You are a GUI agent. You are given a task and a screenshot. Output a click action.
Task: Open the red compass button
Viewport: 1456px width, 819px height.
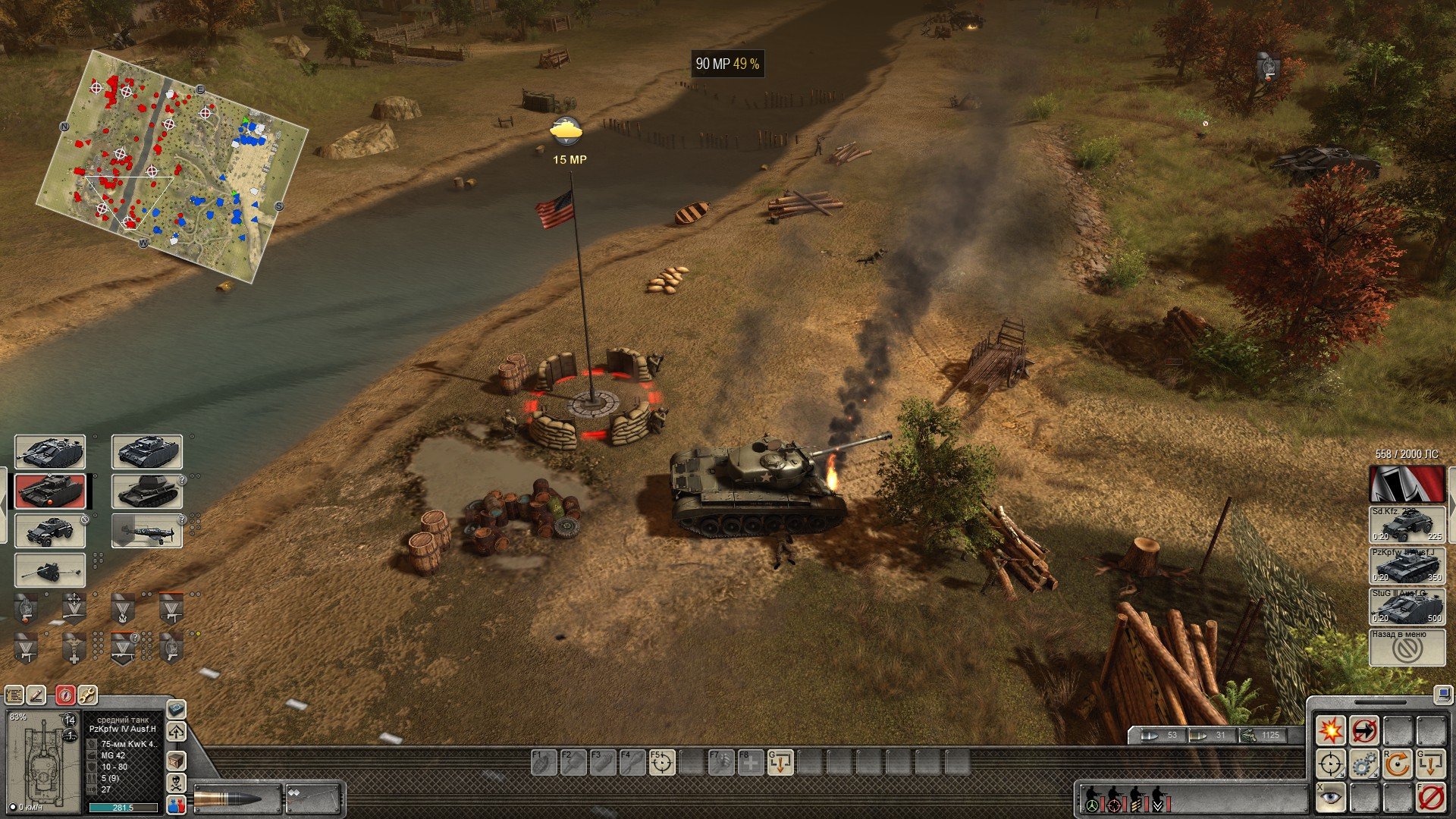coord(66,695)
